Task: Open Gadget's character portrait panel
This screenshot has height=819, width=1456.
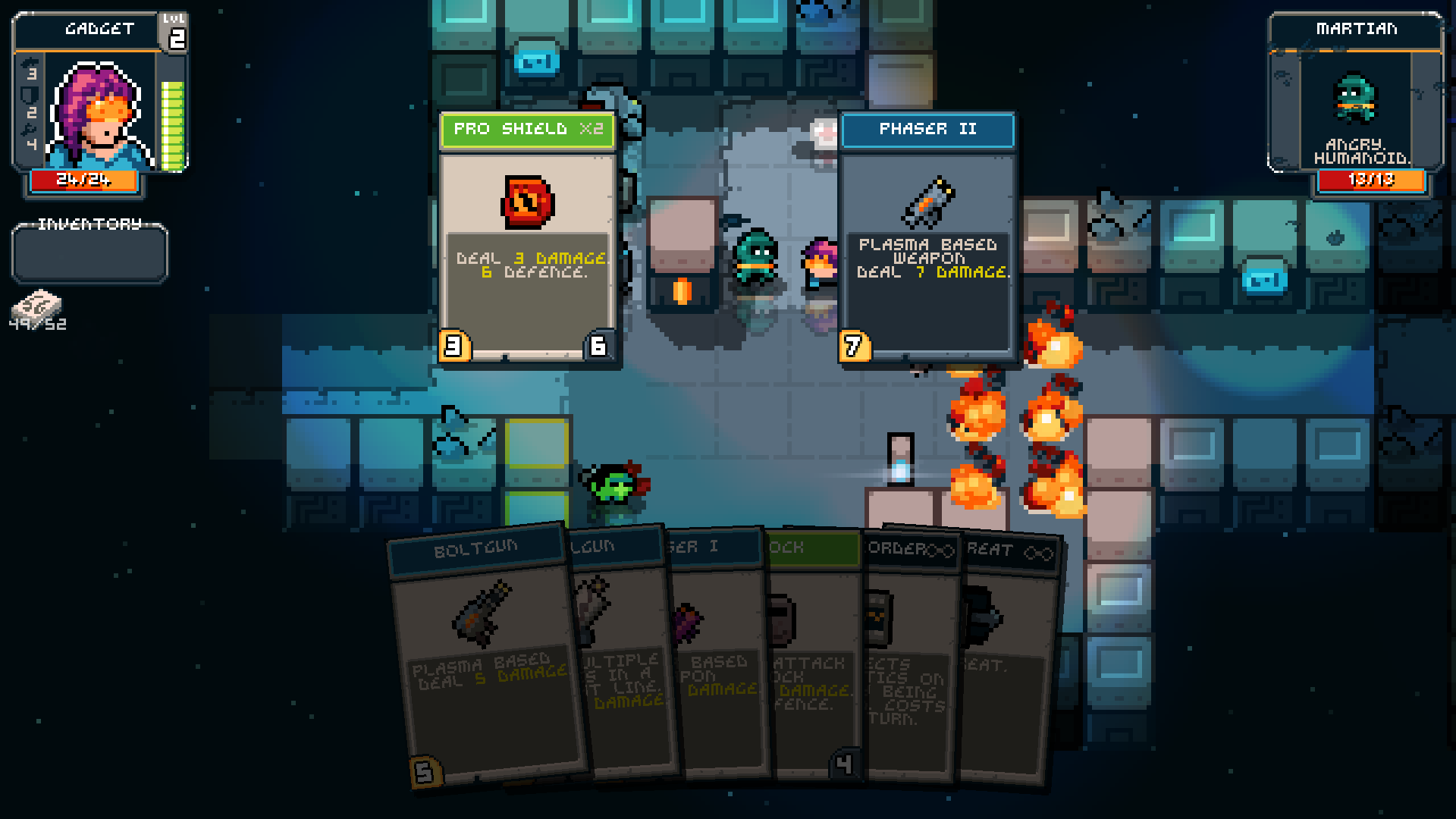Action: point(99,106)
